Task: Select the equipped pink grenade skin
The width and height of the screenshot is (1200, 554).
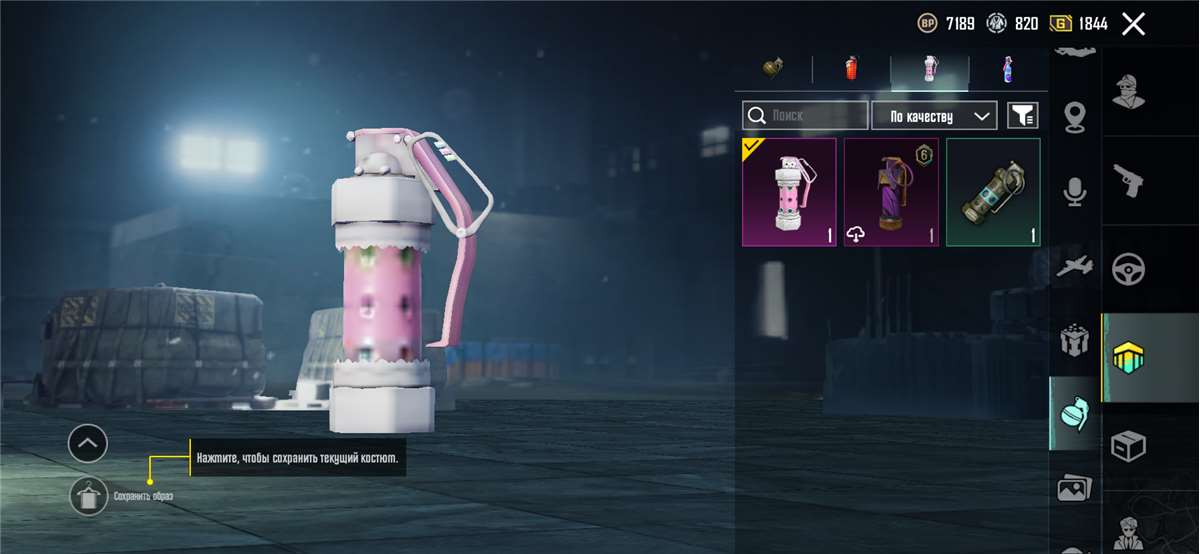Action: [789, 192]
